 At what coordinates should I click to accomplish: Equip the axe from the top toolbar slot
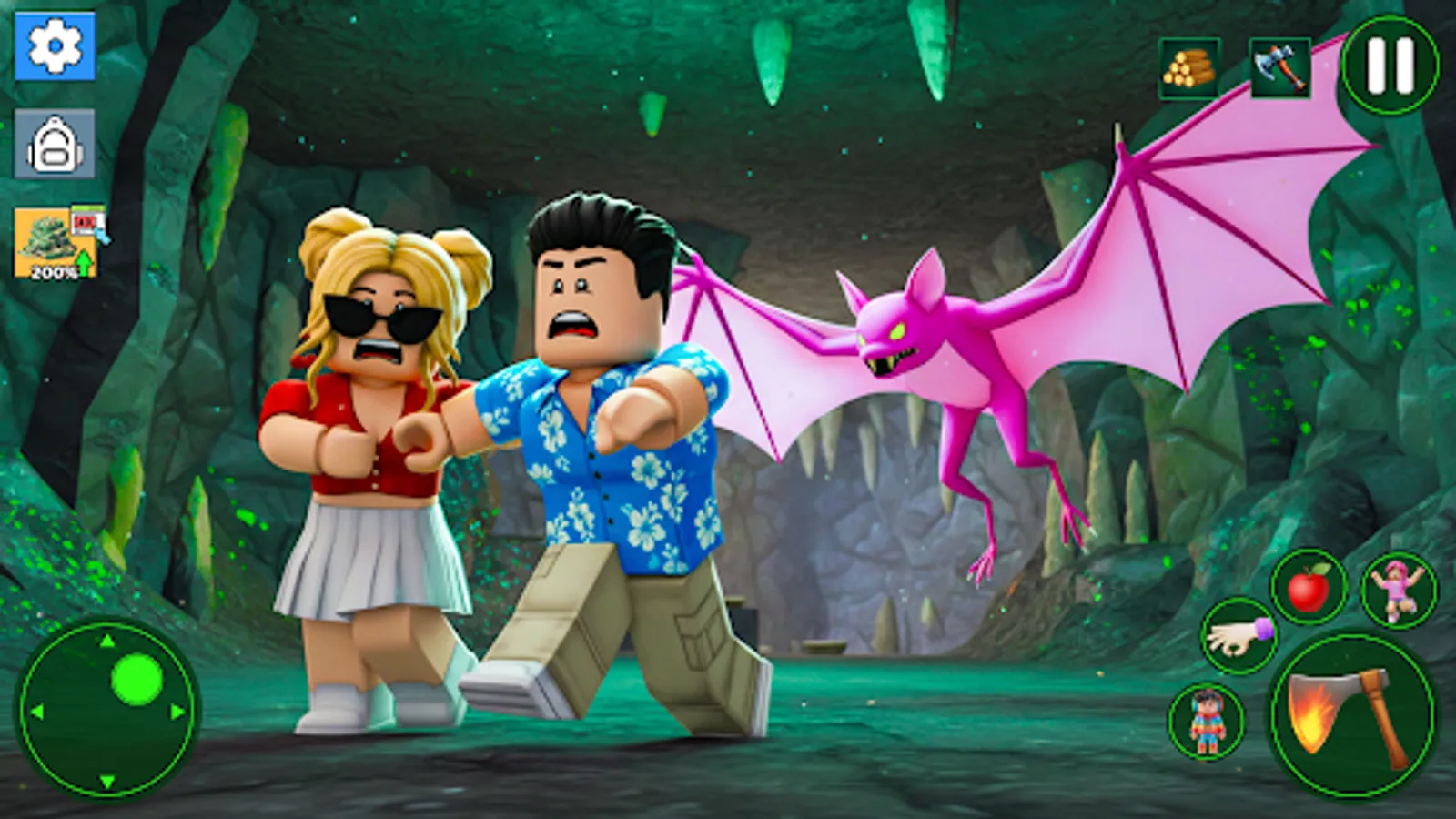[1281, 67]
